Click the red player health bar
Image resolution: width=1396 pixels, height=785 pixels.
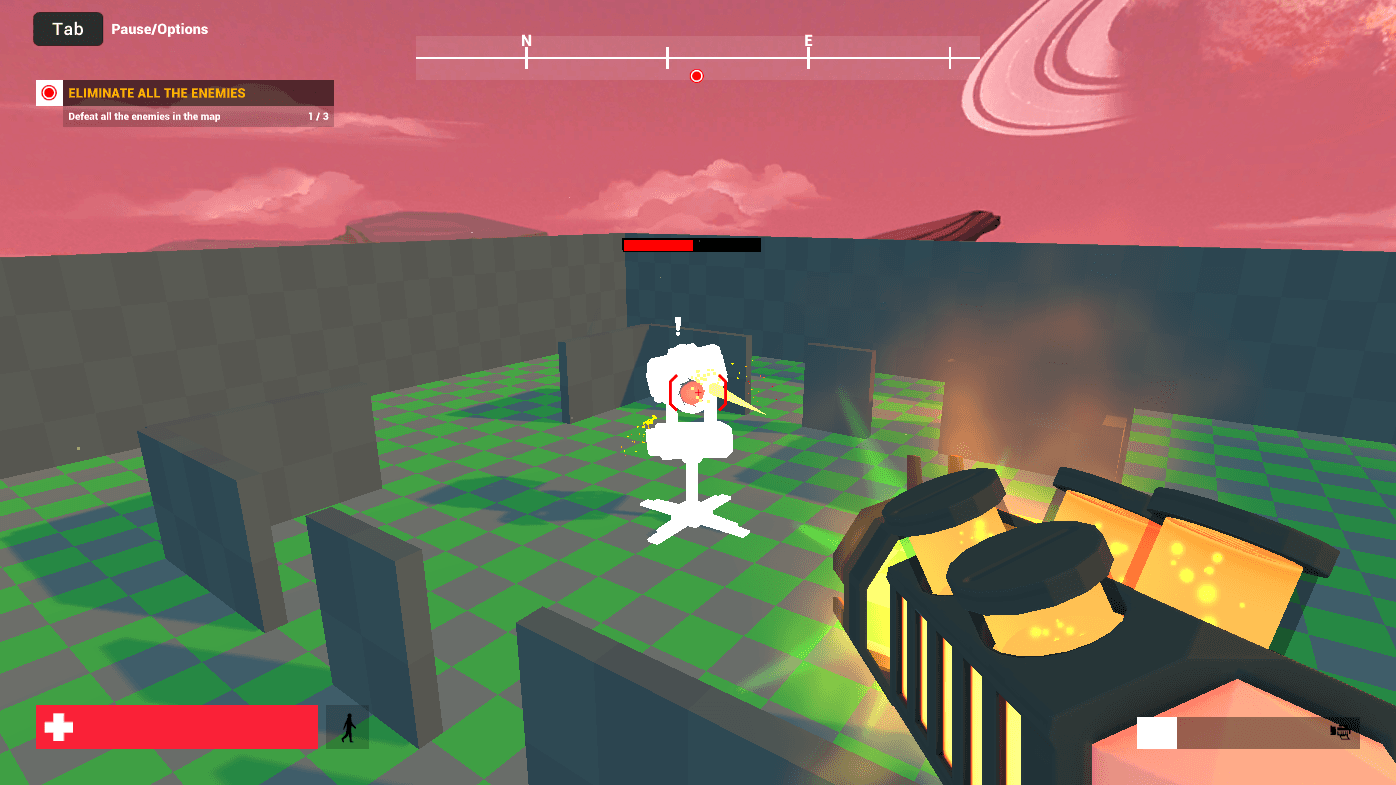(180, 727)
